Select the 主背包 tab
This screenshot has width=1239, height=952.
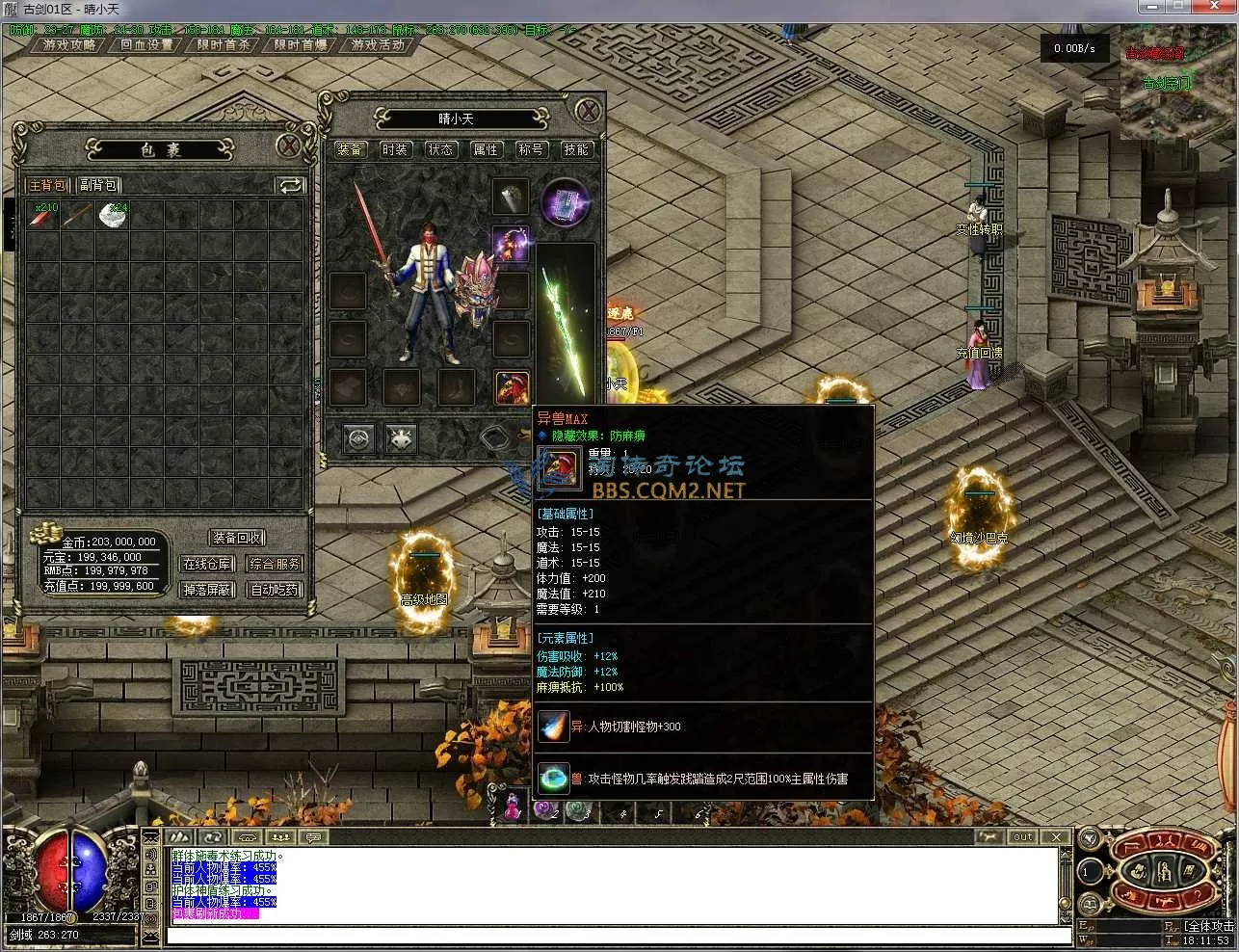[x=47, y=185]
